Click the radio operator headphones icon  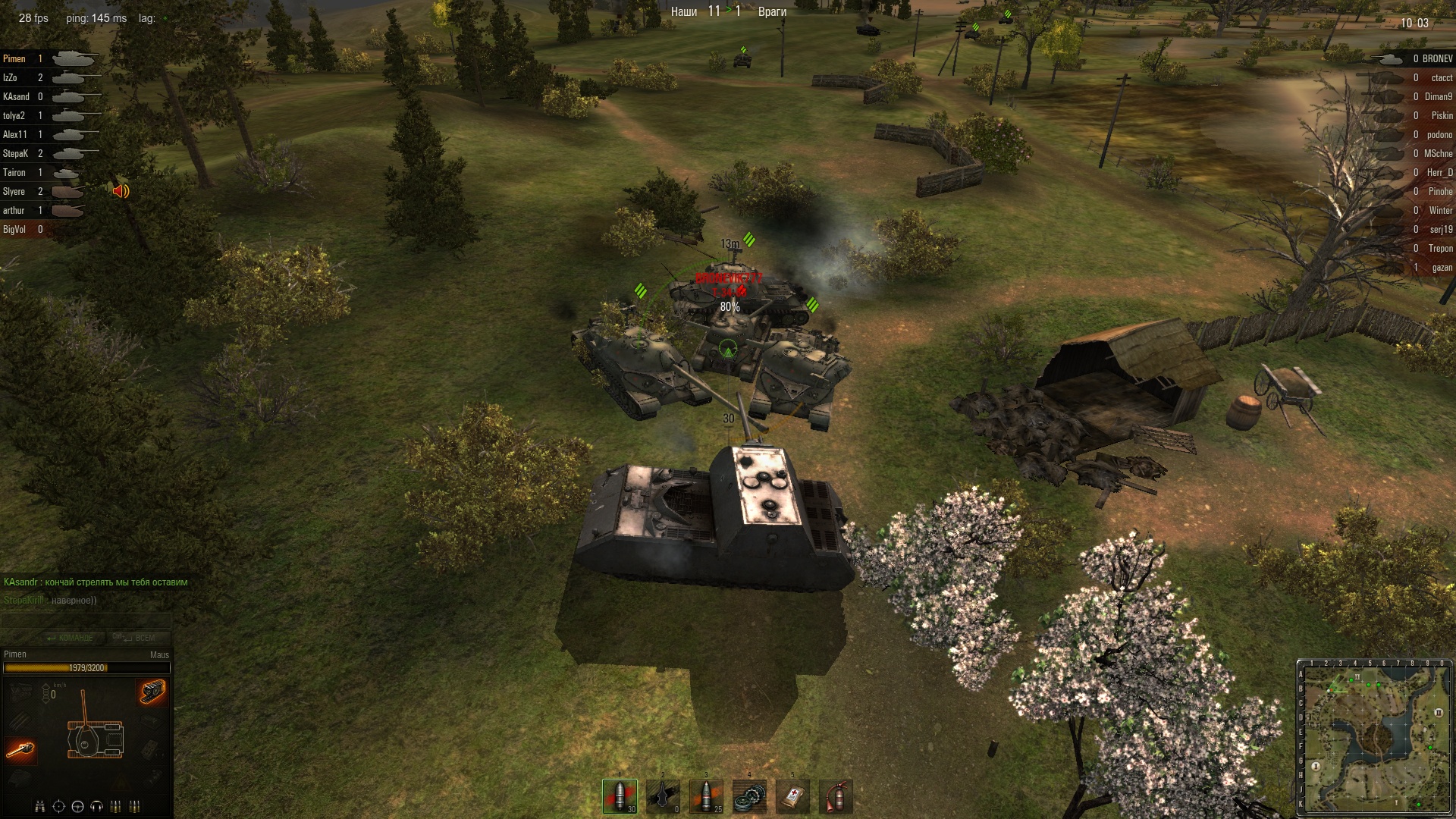(96, 806)
